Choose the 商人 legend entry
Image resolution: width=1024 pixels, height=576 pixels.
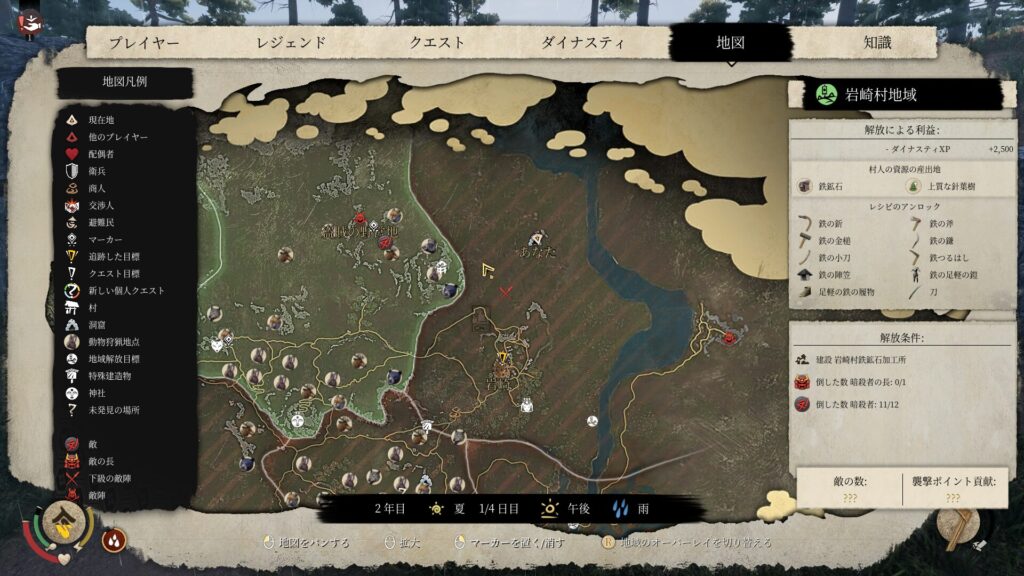pos(97,188)
